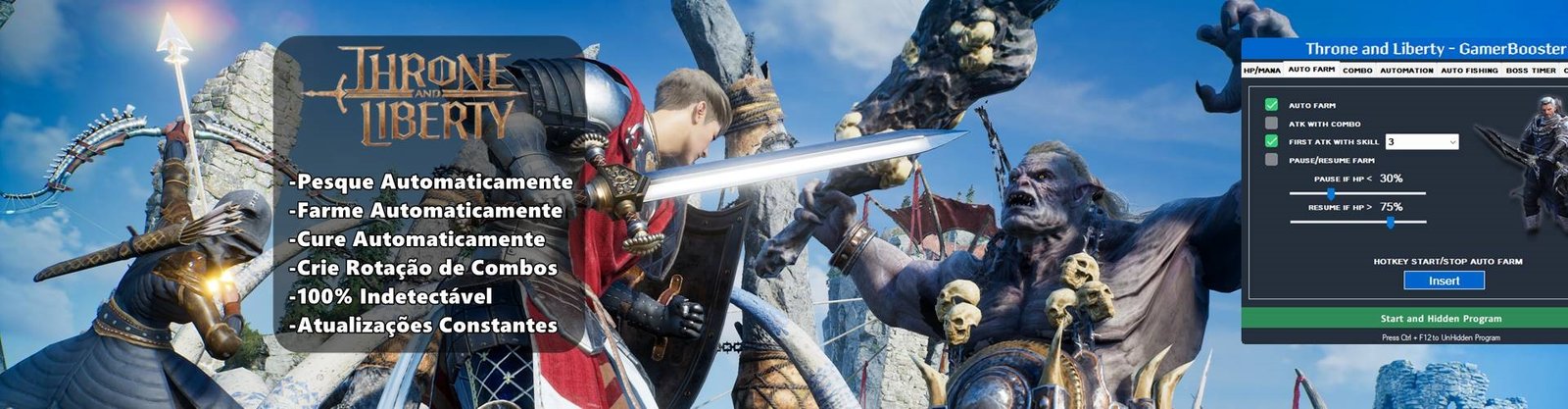The image size is (1568, 409).
Task: Open the Auto Fishing tab
Action: click(x=1469, y=71)
